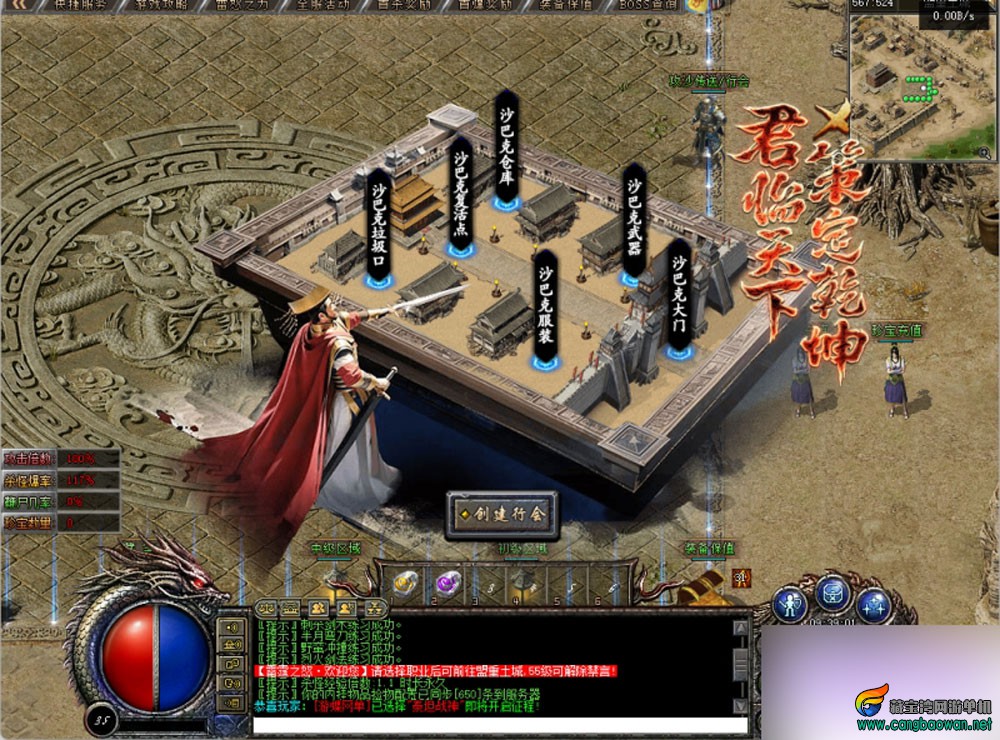Click the 创建行会 button
Screen dimensions: 1000x740
tap(502, 515)
